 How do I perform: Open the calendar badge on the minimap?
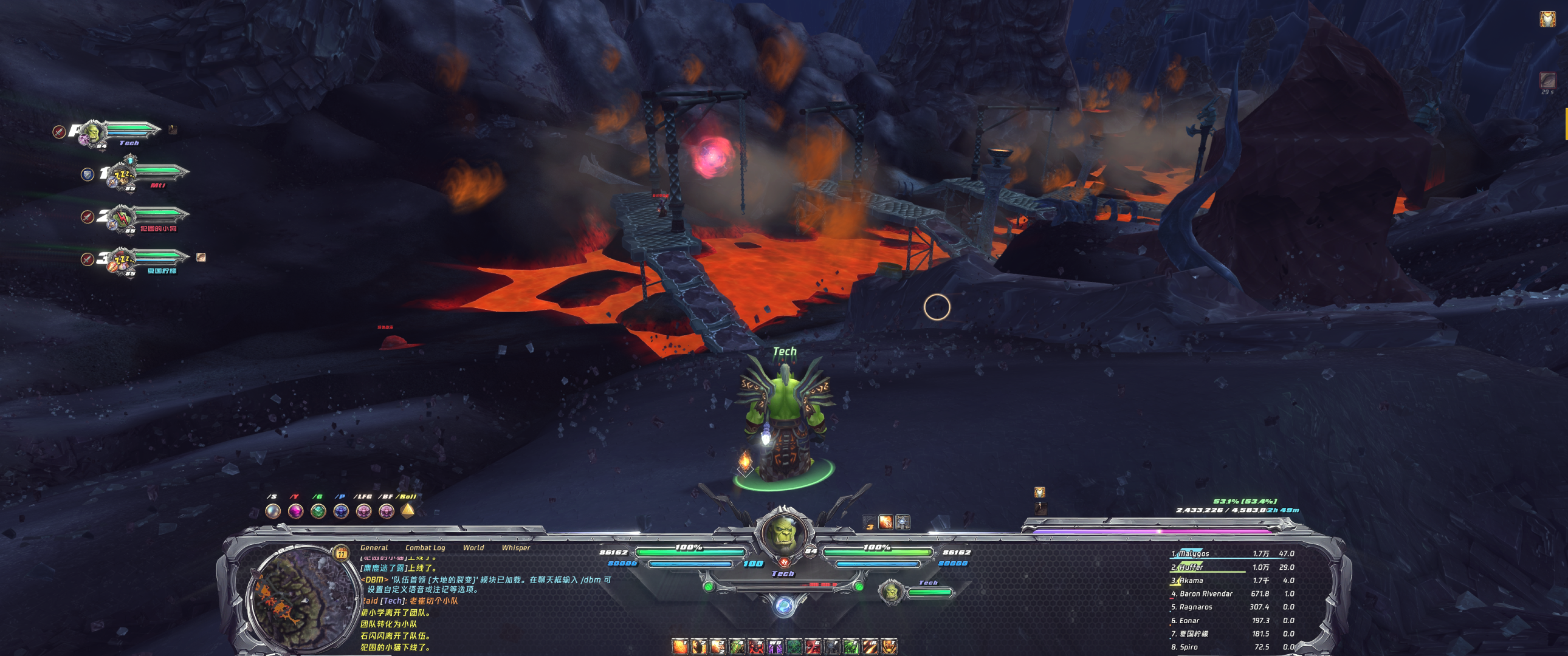[342, 553]
